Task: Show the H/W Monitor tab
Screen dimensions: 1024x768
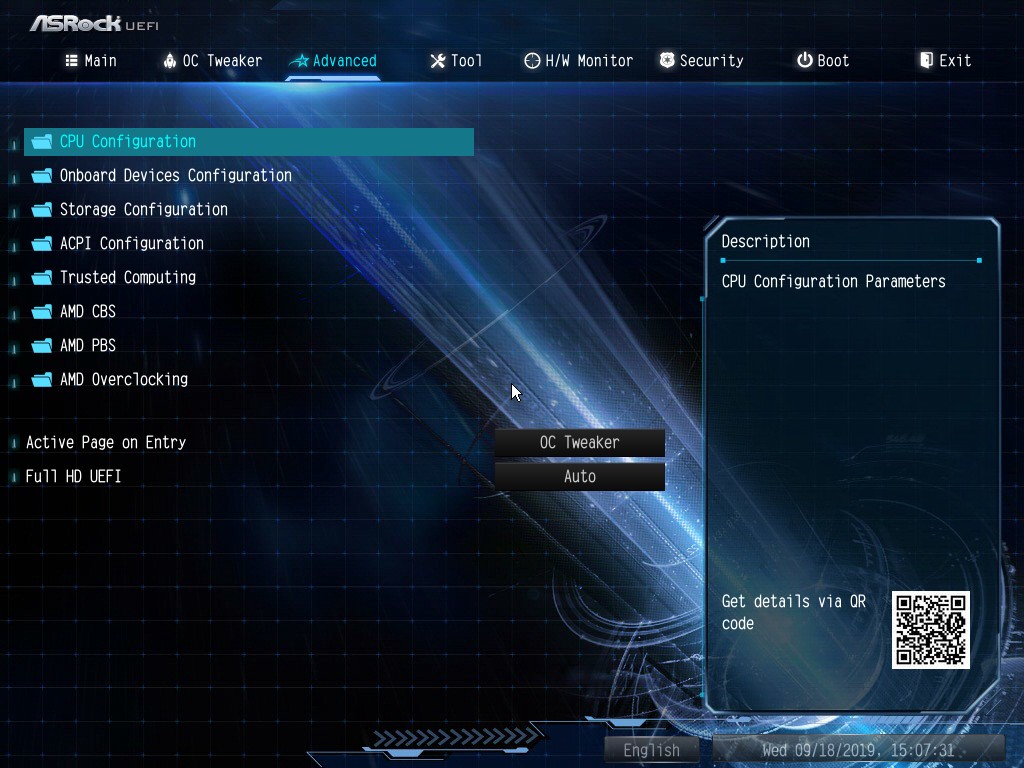Action: (x=578, y=61)
